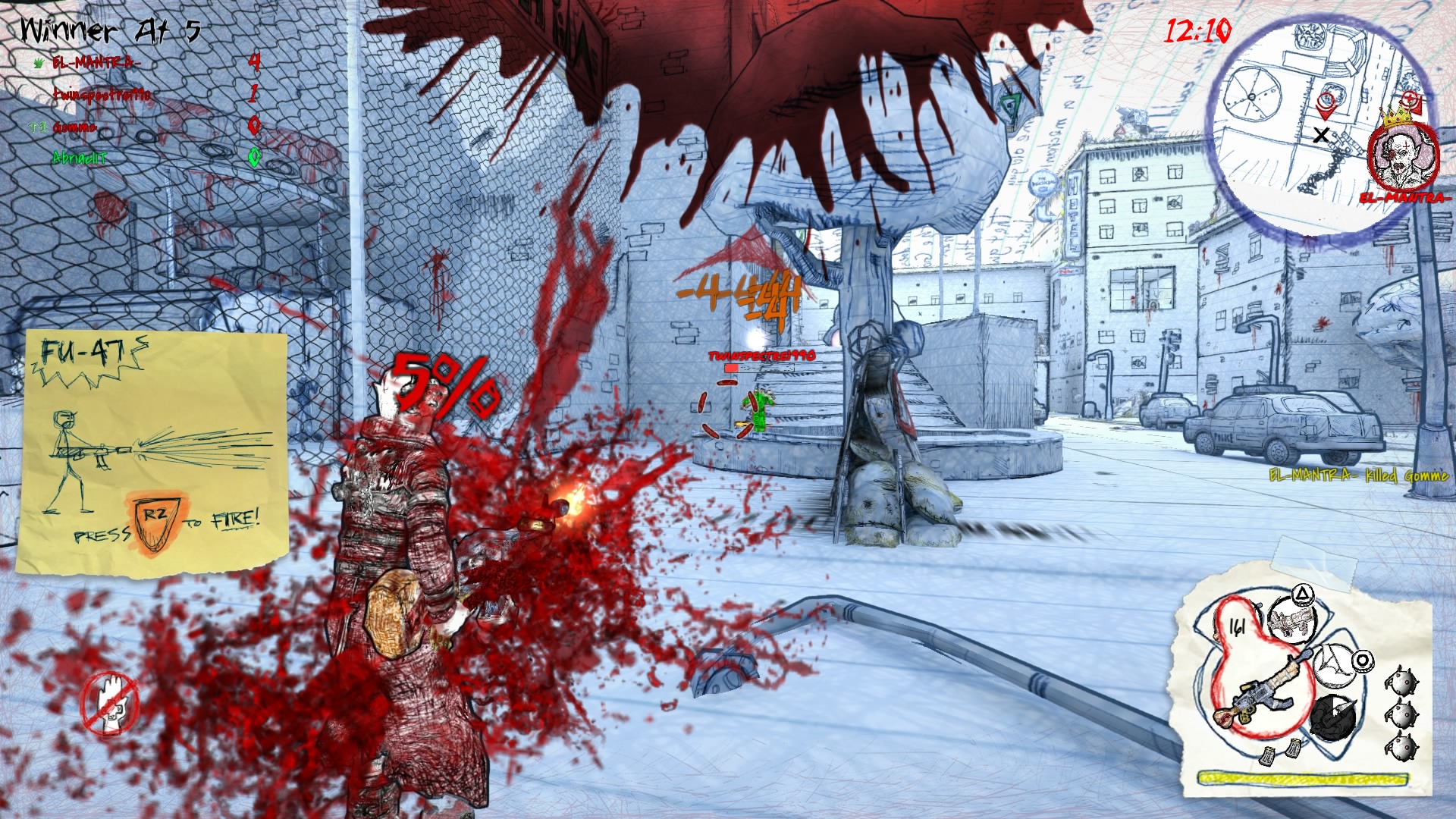The width and height of the screenshot is (1456, 819).
Task: Select twinspectre1990 on the scoreboard
Action: pos(101,95)
